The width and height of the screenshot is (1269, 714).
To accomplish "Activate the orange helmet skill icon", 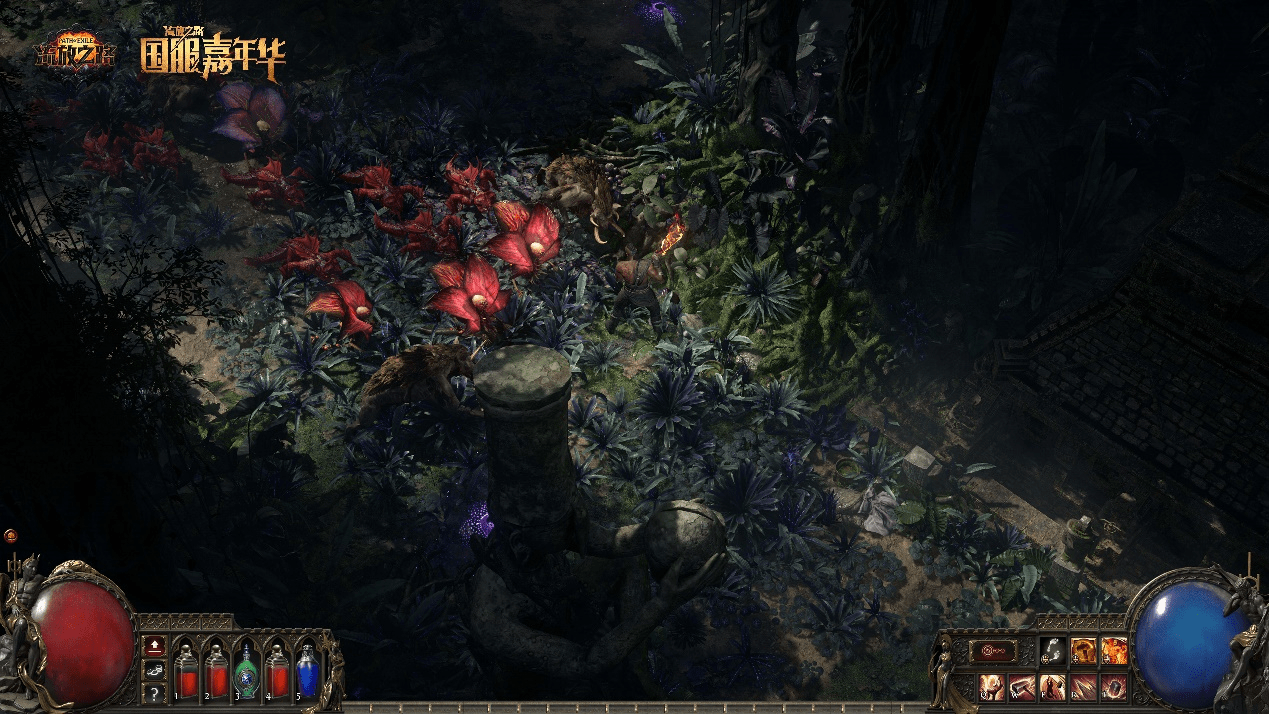I will pyautogui.click(x=1083, y=651).
